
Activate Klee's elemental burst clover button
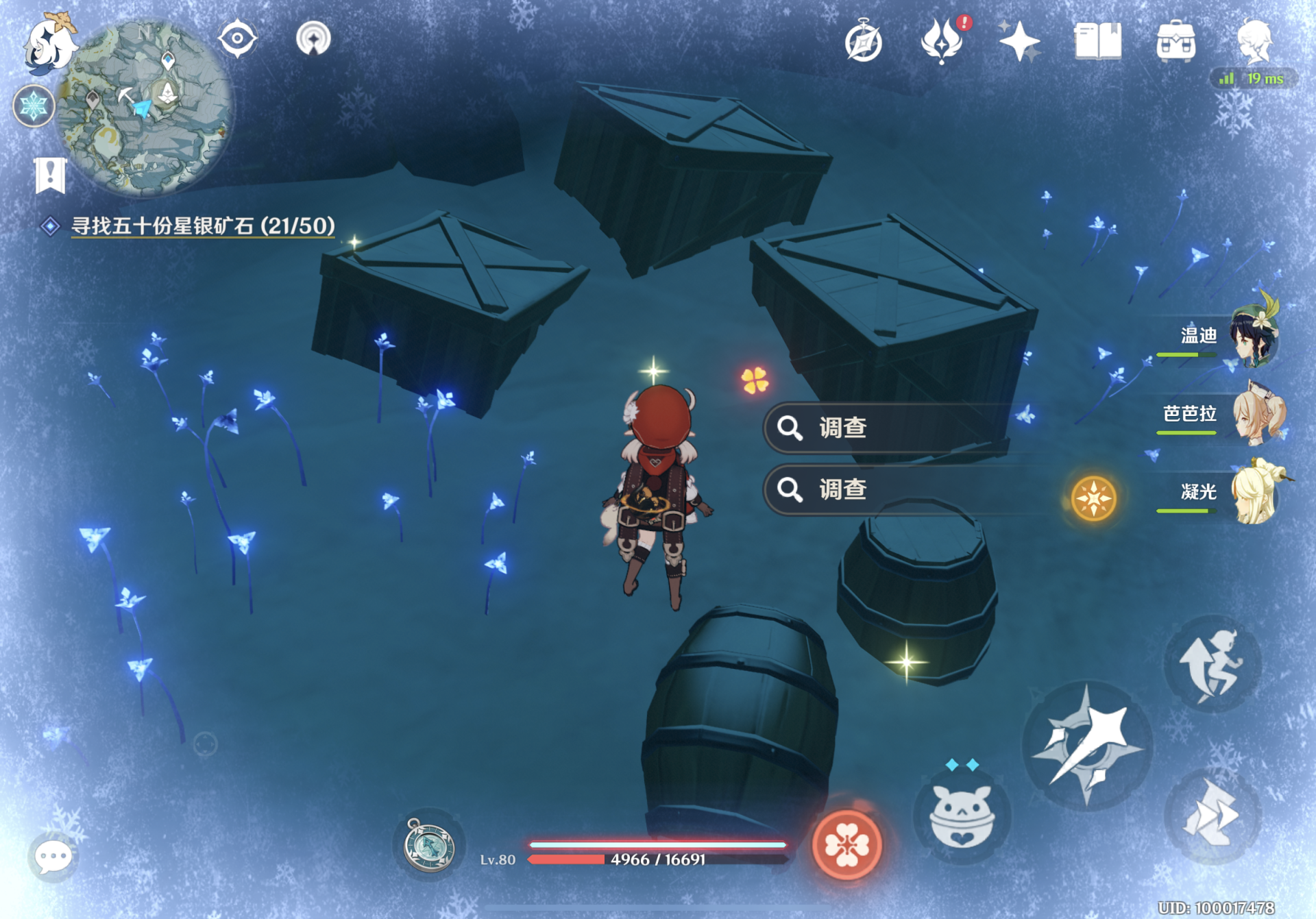click(847, 844)
